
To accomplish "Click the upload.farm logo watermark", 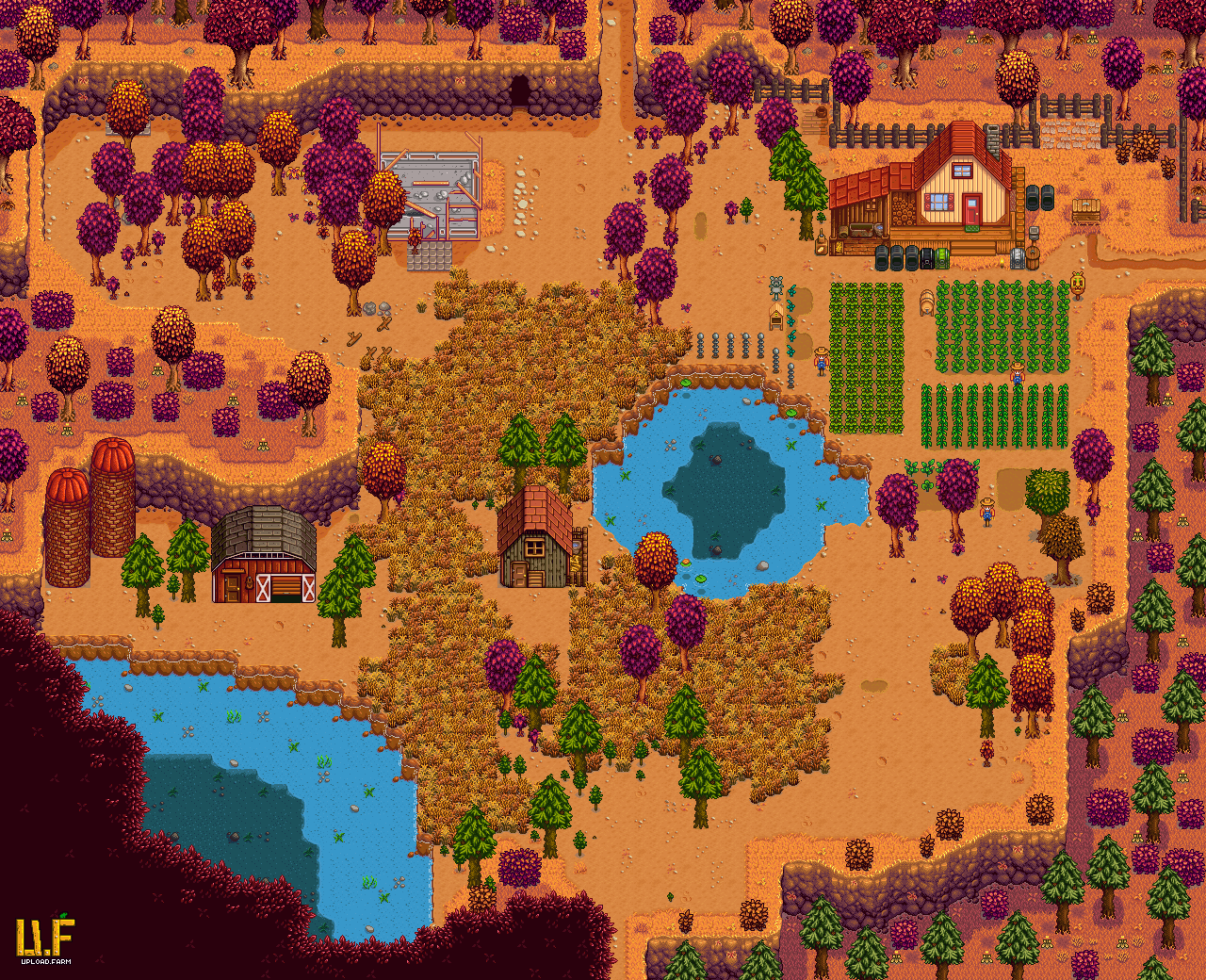I will click(44, 939).
